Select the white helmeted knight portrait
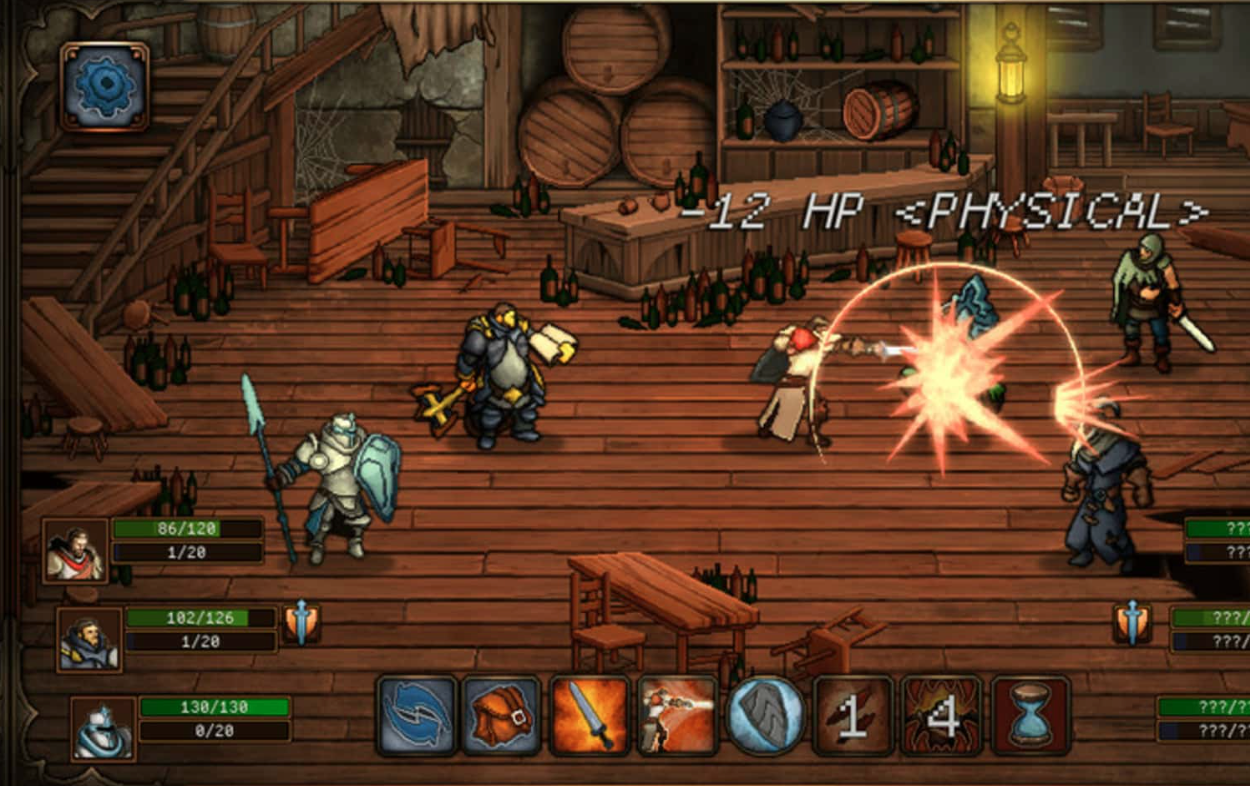The height and width of the screenshot is (786, 1250). pos(104,728)
